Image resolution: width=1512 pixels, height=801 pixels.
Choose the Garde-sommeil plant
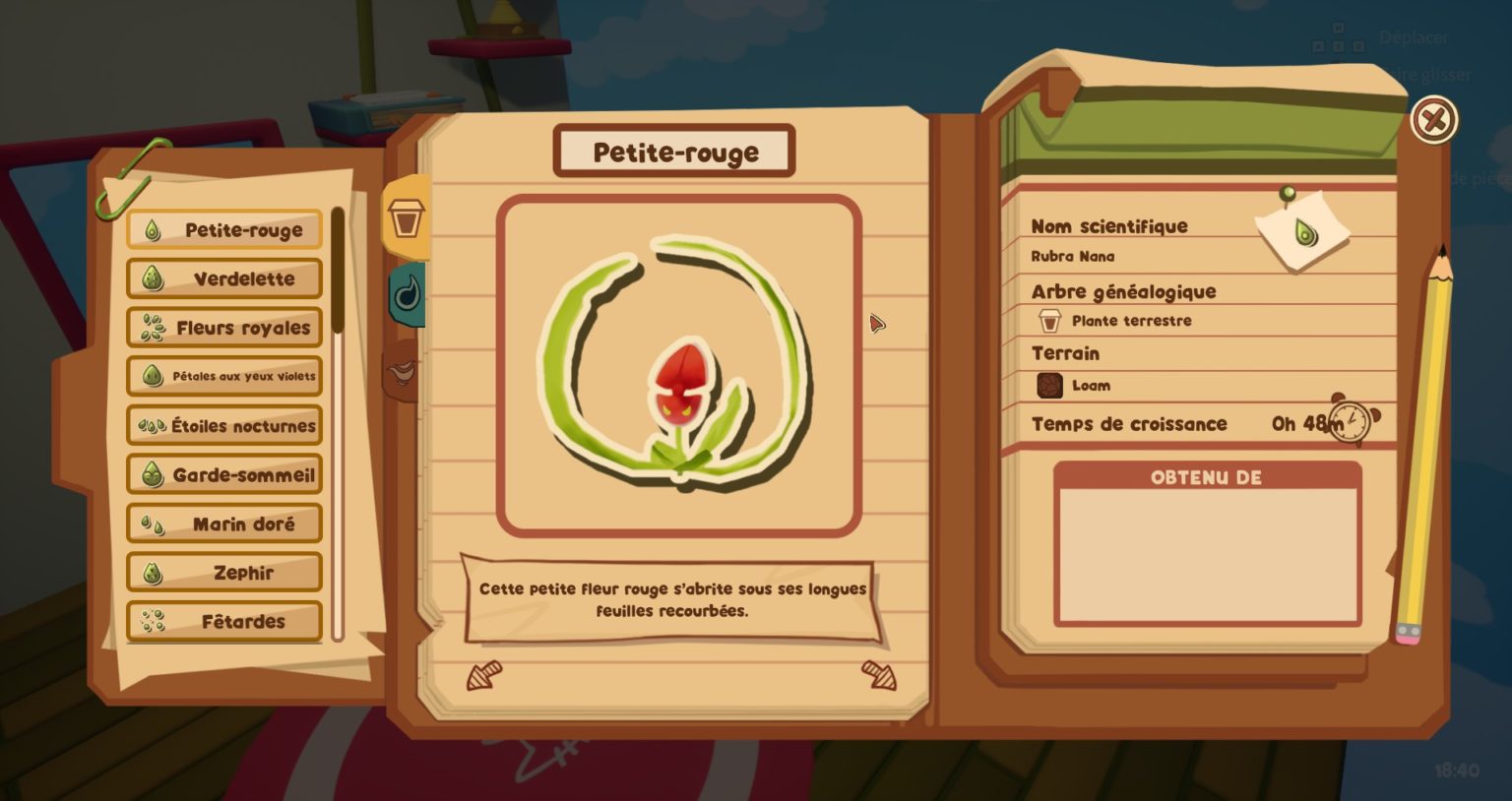(224, 475)
